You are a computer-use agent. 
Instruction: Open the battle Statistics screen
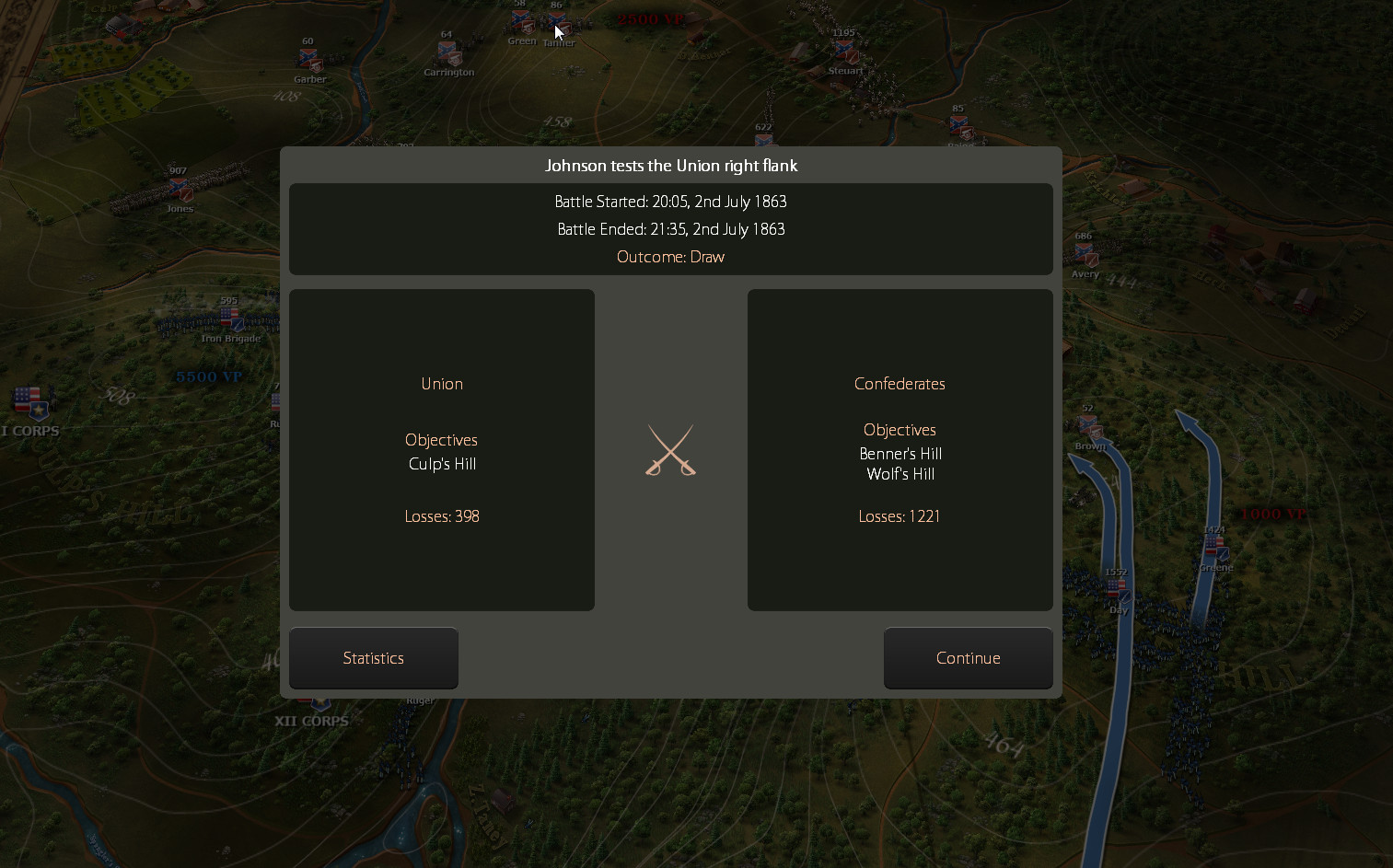[x=373, y=658]
